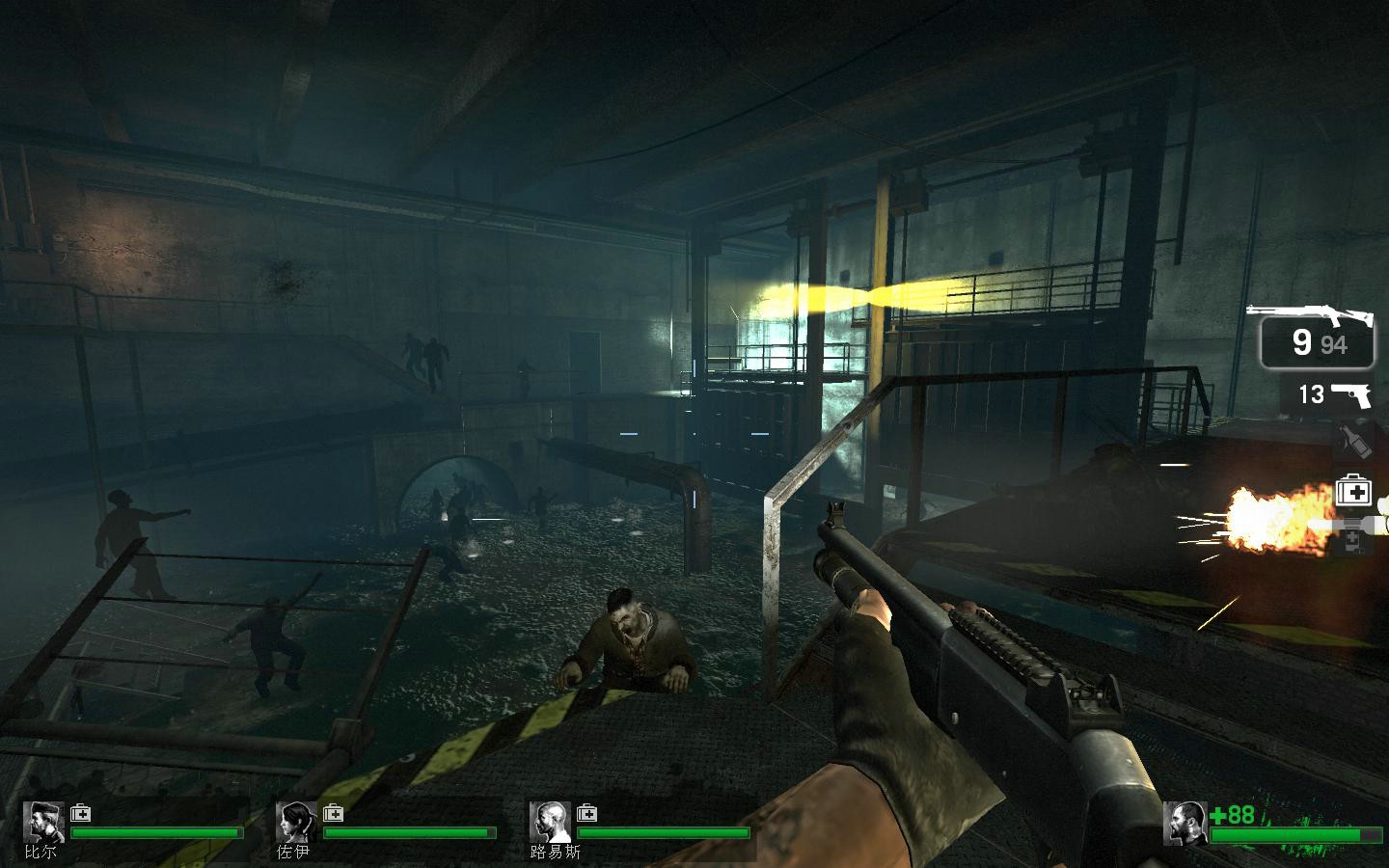Click the medkit icon beside Zoey's portrait
Viewport: 1389px width, 868px height.
click(x=333, y=813)
